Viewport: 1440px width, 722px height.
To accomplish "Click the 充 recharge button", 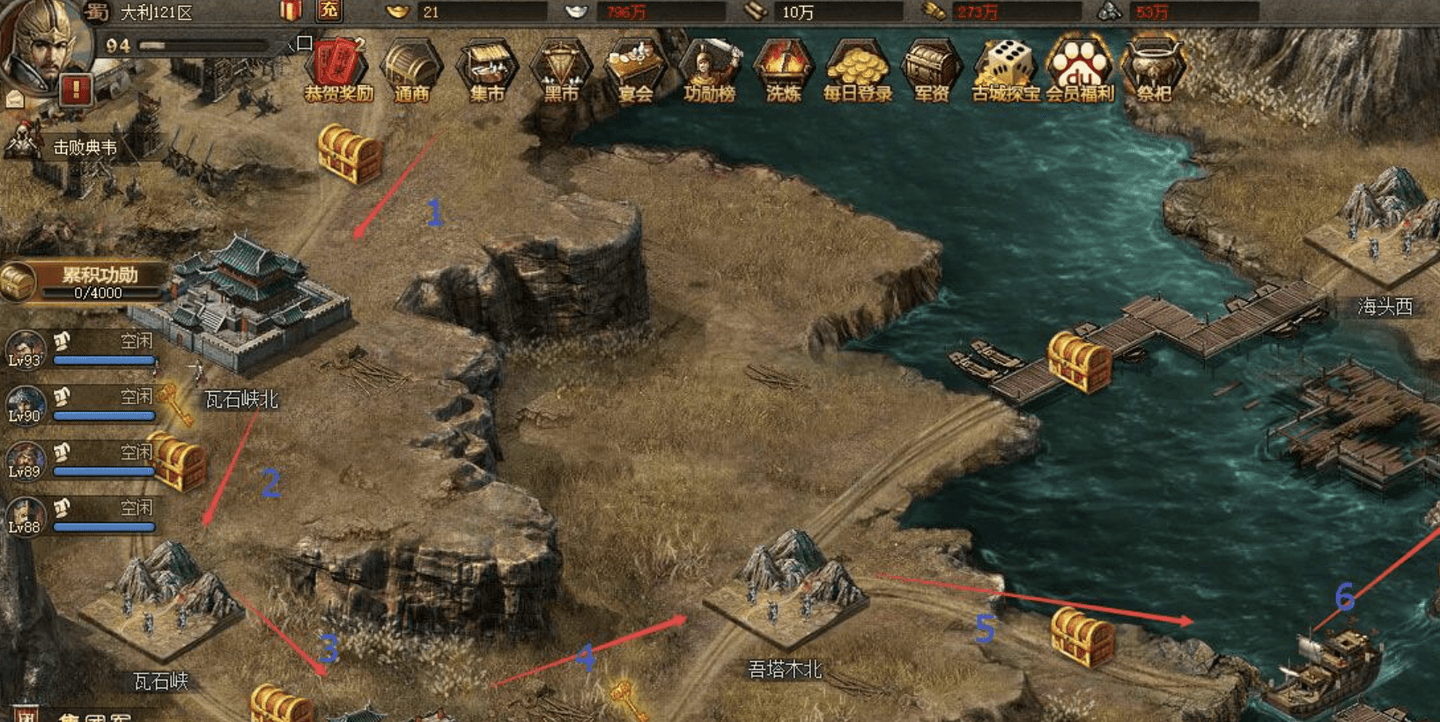I will click(328, 11).
